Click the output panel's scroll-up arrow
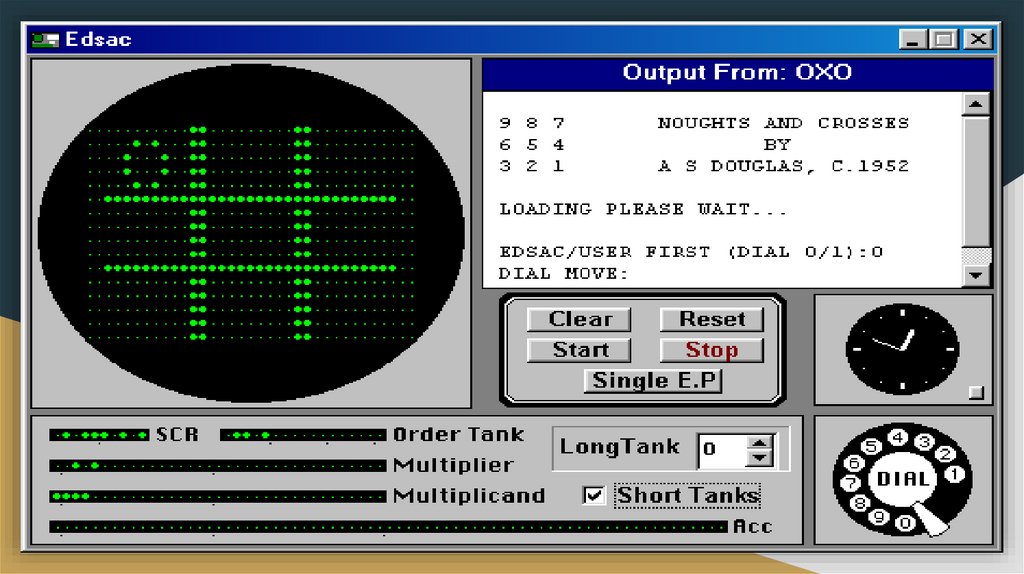 [977, 103]
